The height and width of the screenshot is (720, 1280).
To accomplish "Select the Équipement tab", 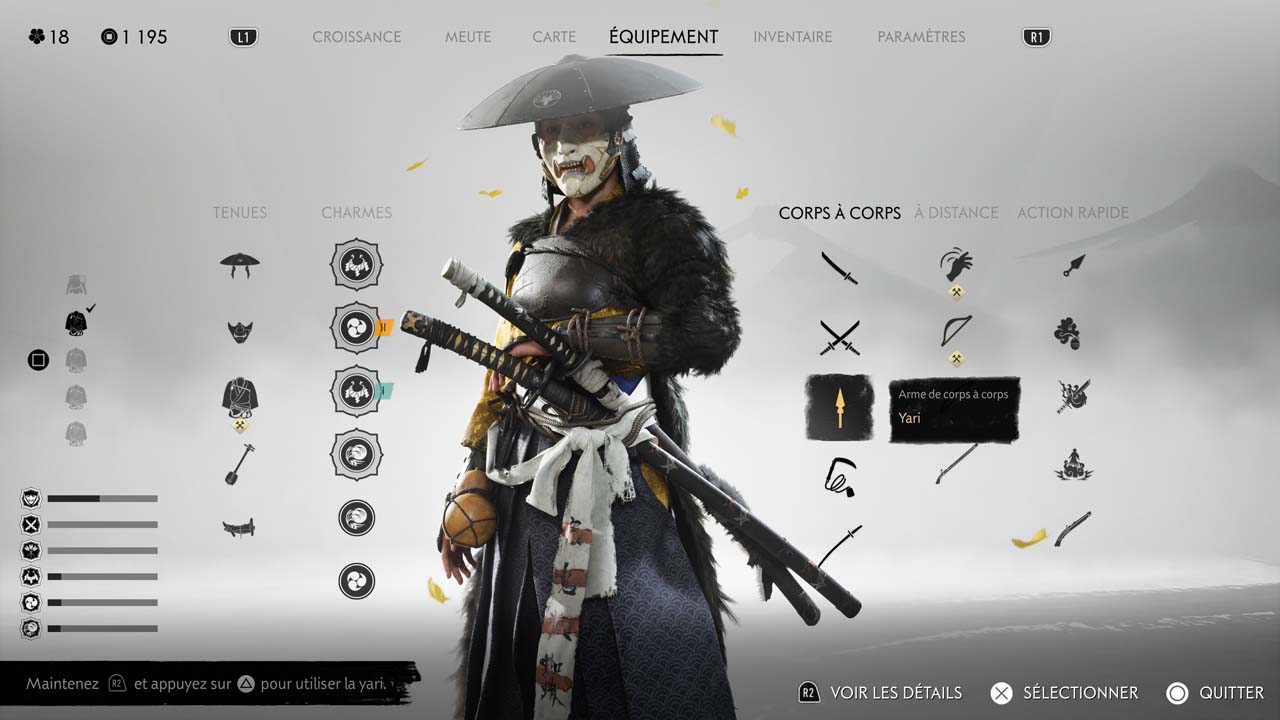I will 663,37.
